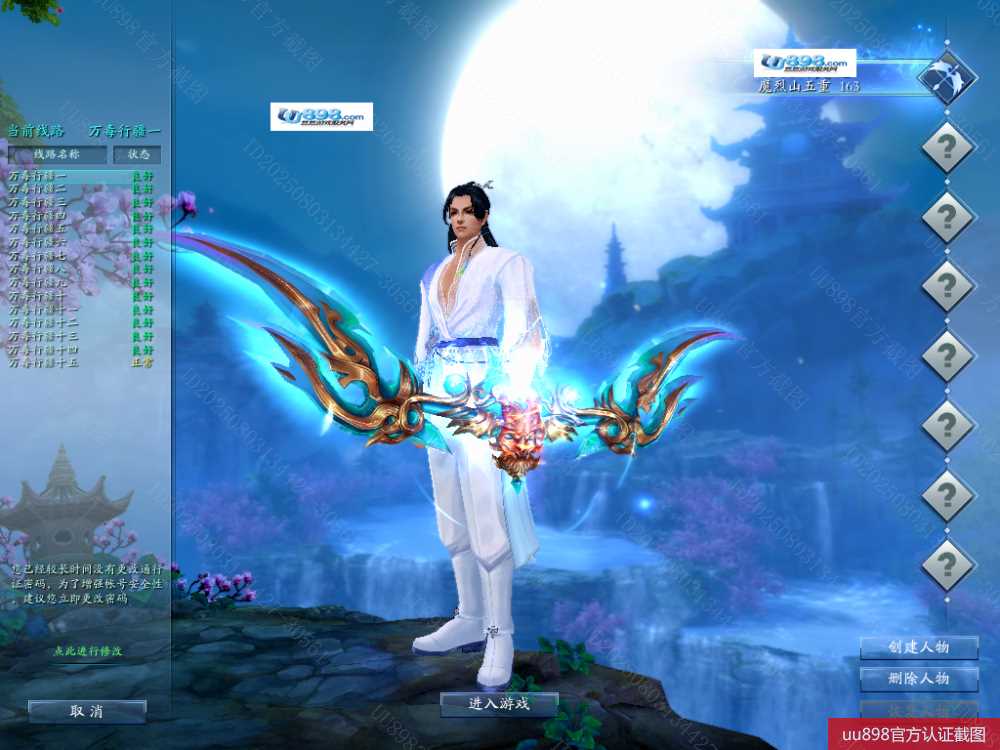This screenshot has width=1000, height=750.
Task: Click the 状态 status column header
Action: coord(138,155)
